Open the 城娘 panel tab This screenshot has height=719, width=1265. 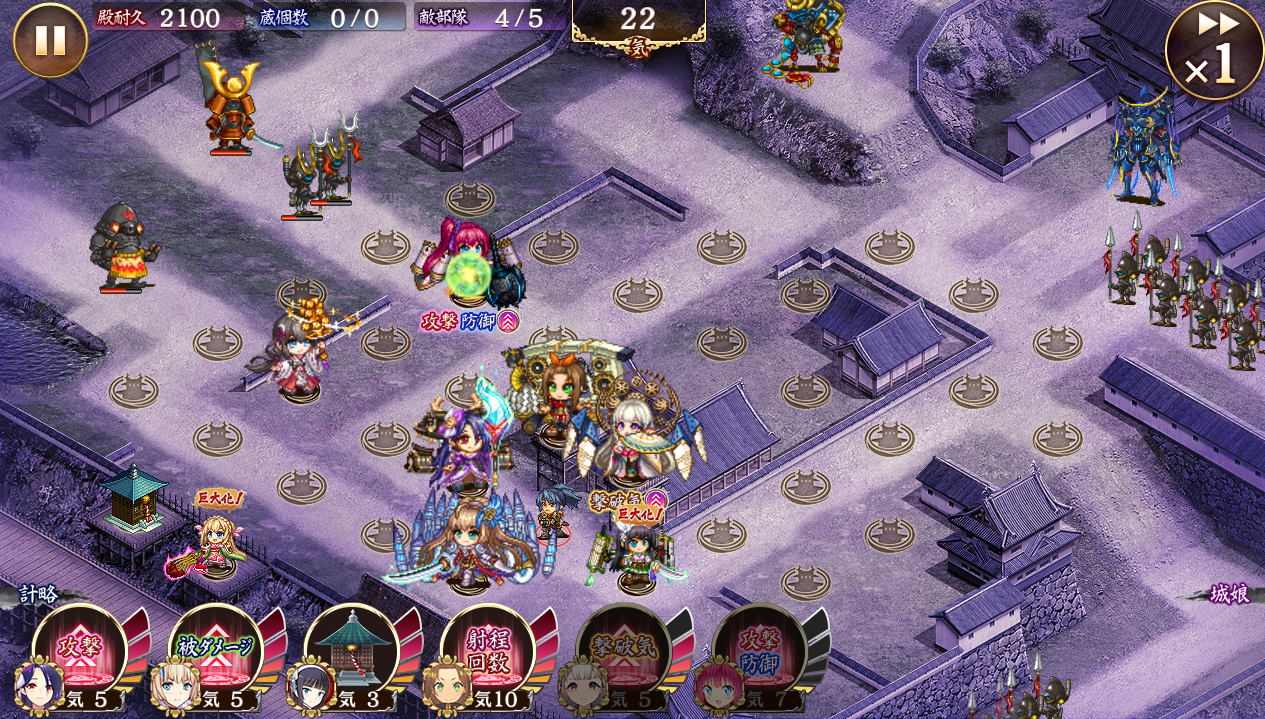tap(1229, 593)
